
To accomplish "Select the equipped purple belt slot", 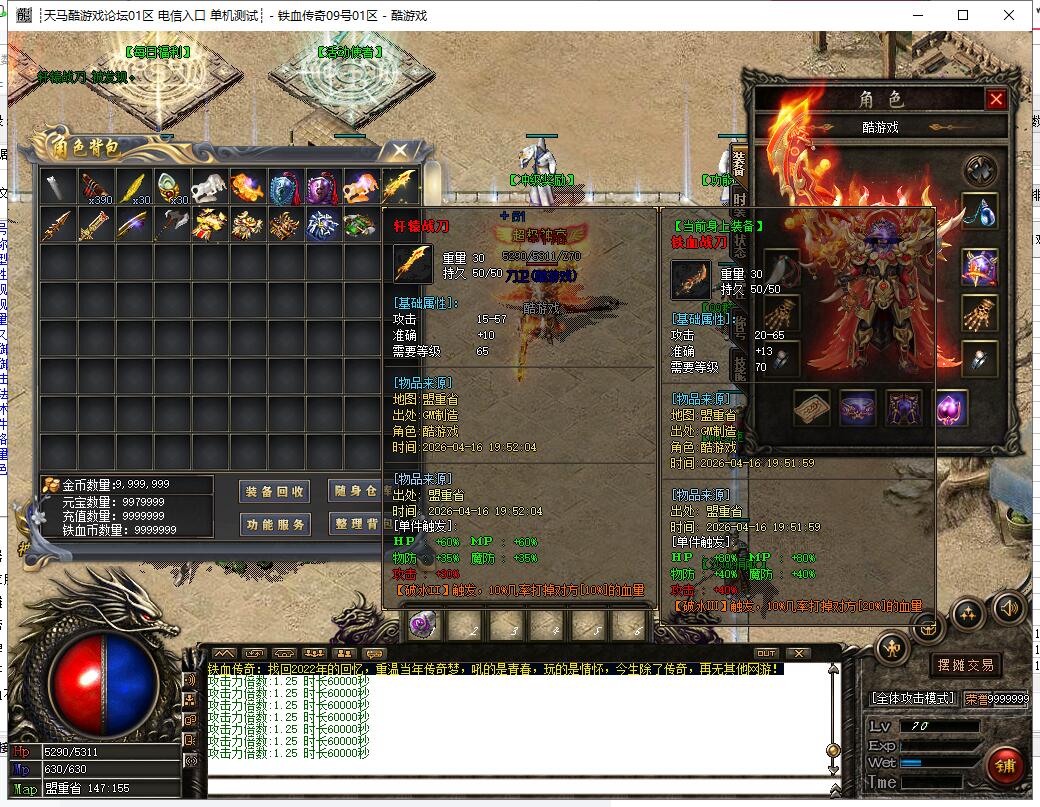I will point(858,408).
